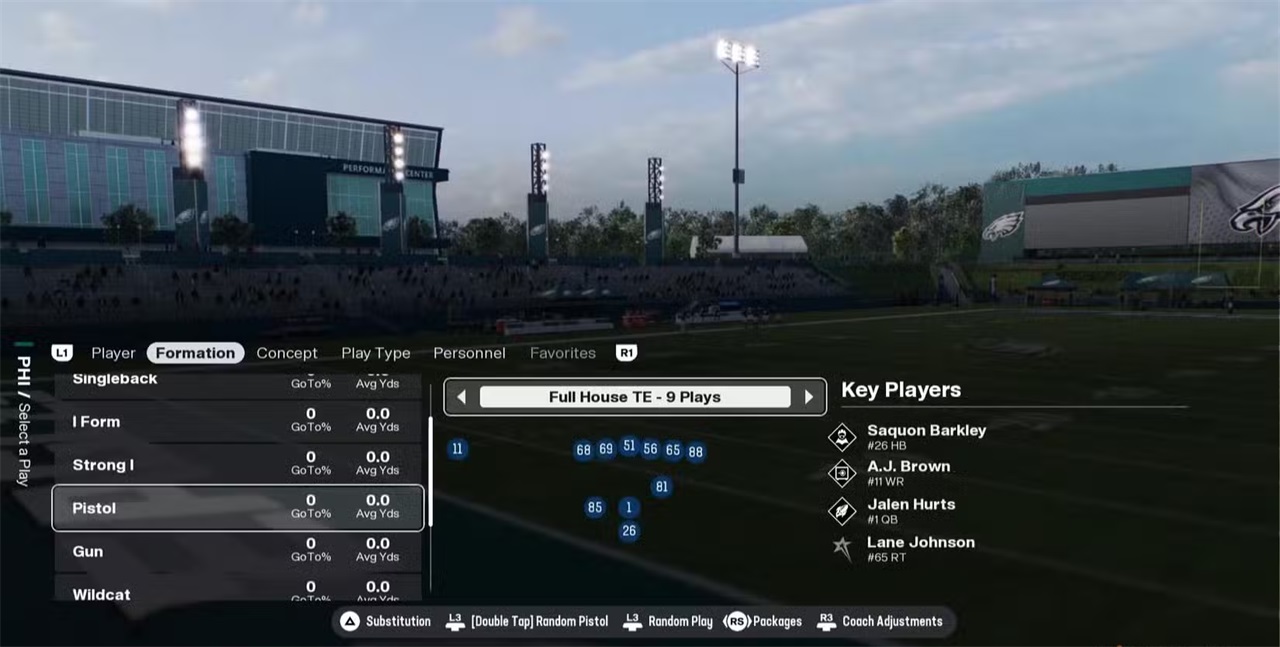This screenshot has height=647, width=1280.
Task: Click the left arrow beside Full House TE
Action: pyautogui.click(x=461, y=397)
